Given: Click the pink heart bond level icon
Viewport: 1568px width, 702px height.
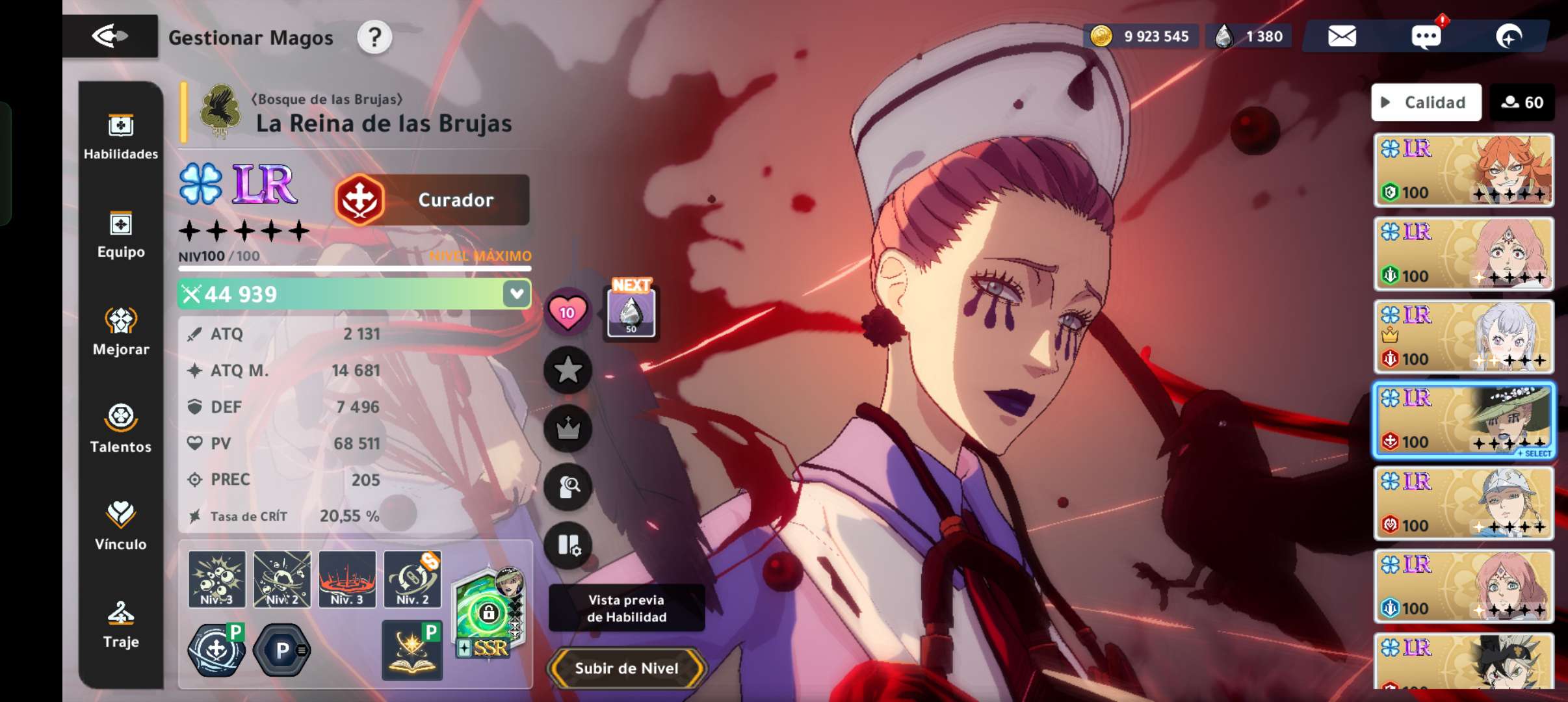Looking at the screenshot, I should pos(567,312).
